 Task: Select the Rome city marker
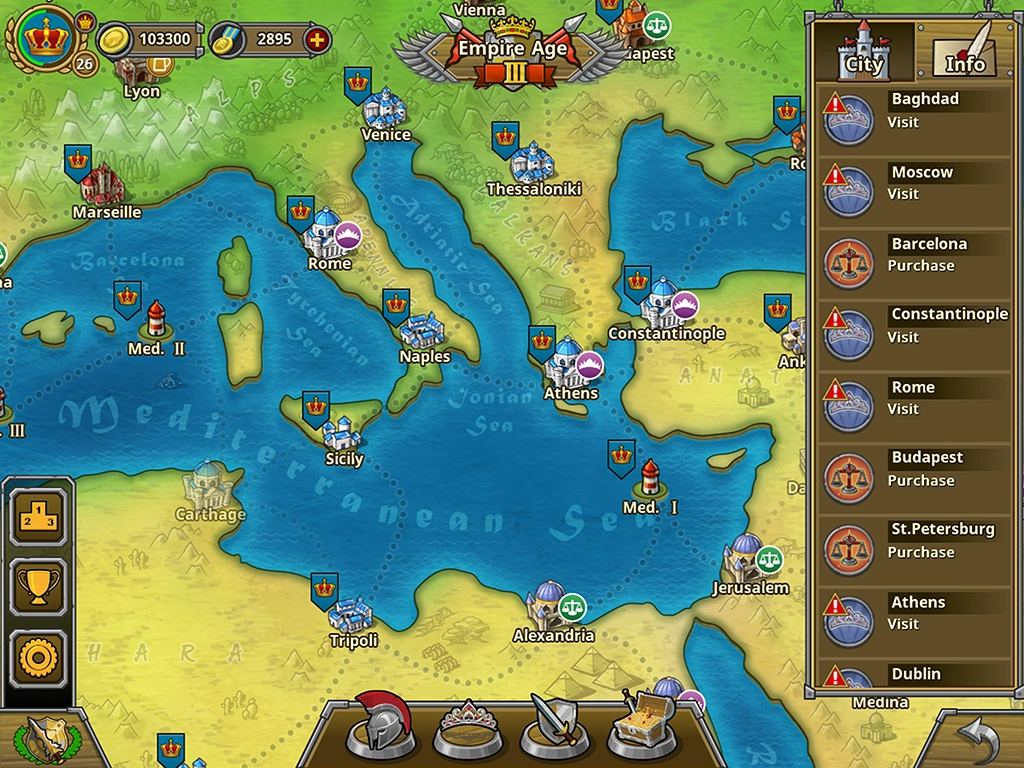pyautogui.click(x=326, y=236)
